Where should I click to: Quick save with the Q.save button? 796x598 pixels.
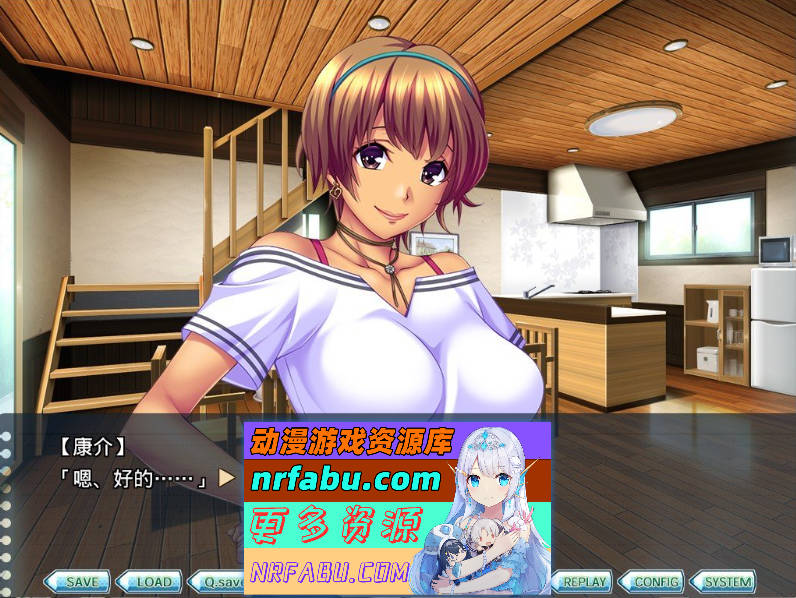click(219, 581)
